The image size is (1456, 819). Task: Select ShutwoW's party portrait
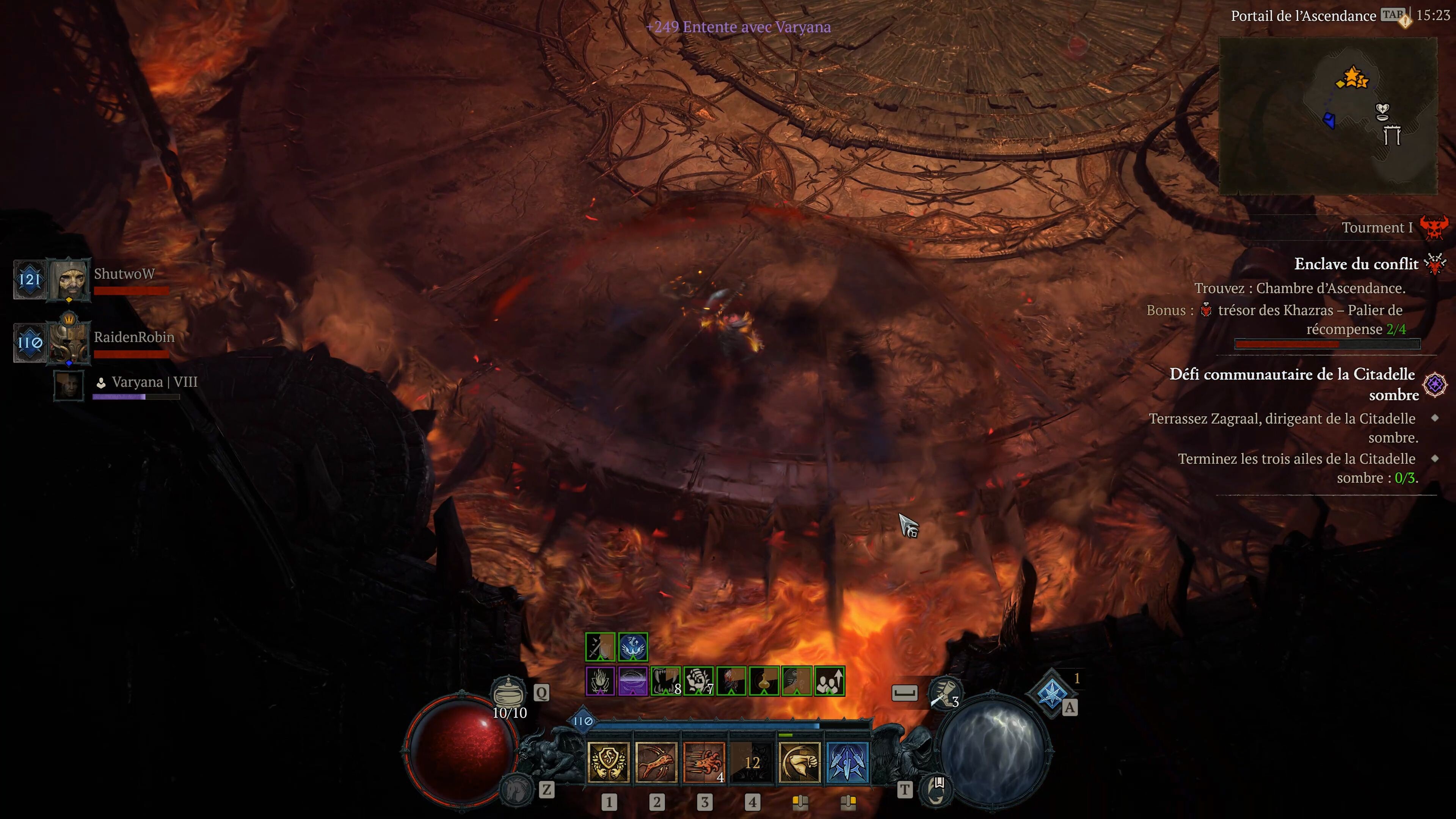(x=69, y=279)
